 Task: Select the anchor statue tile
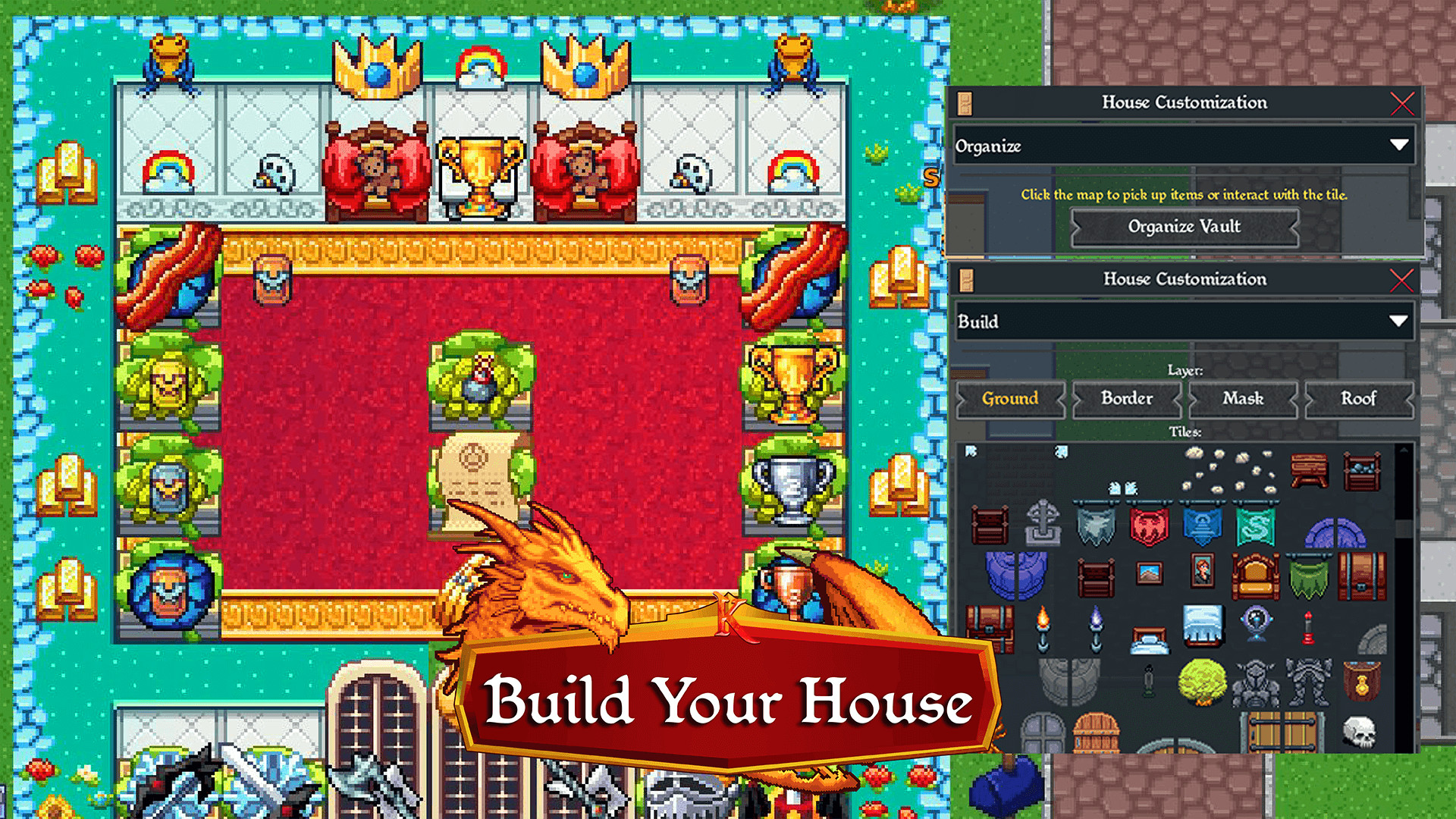(x=1043, y=524)
